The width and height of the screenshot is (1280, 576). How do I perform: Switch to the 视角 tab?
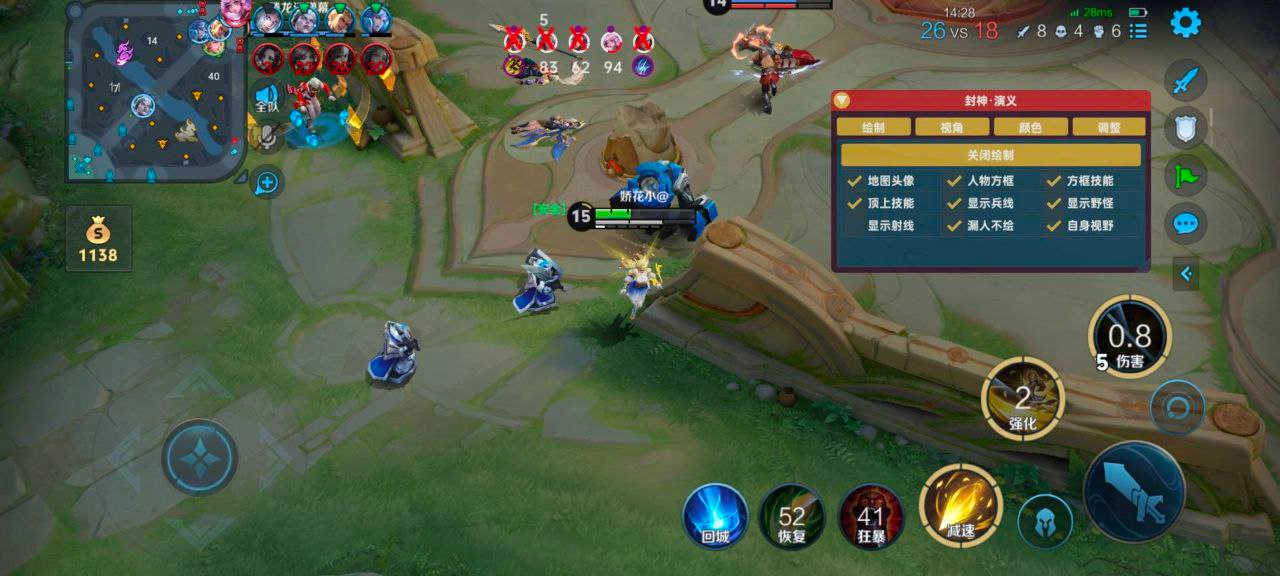pos(952,127)
